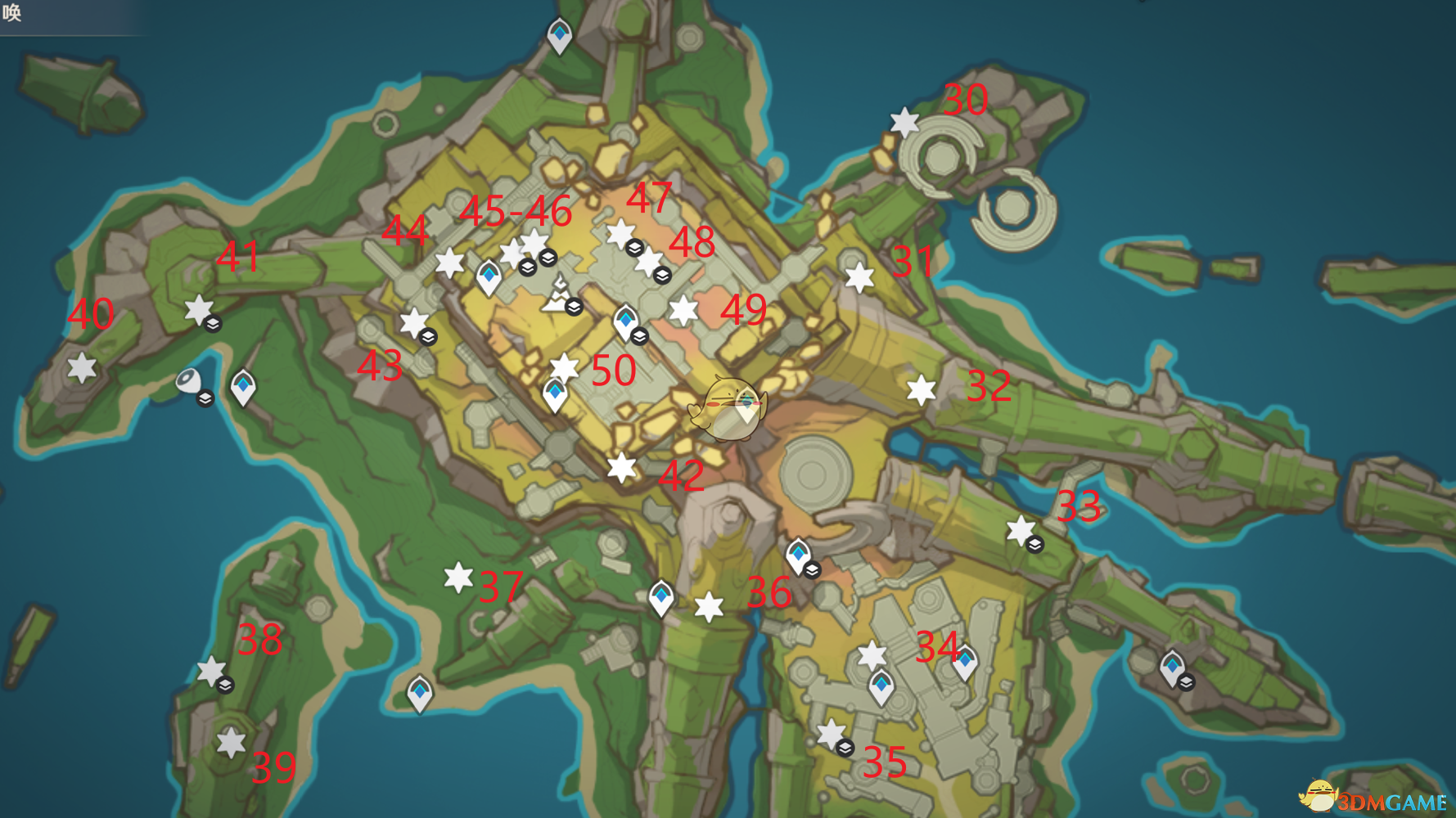The width and height of the screenshot is (1456, 818).
Task: Click the star marker beside number 49
Action: (x=683, y=310)
